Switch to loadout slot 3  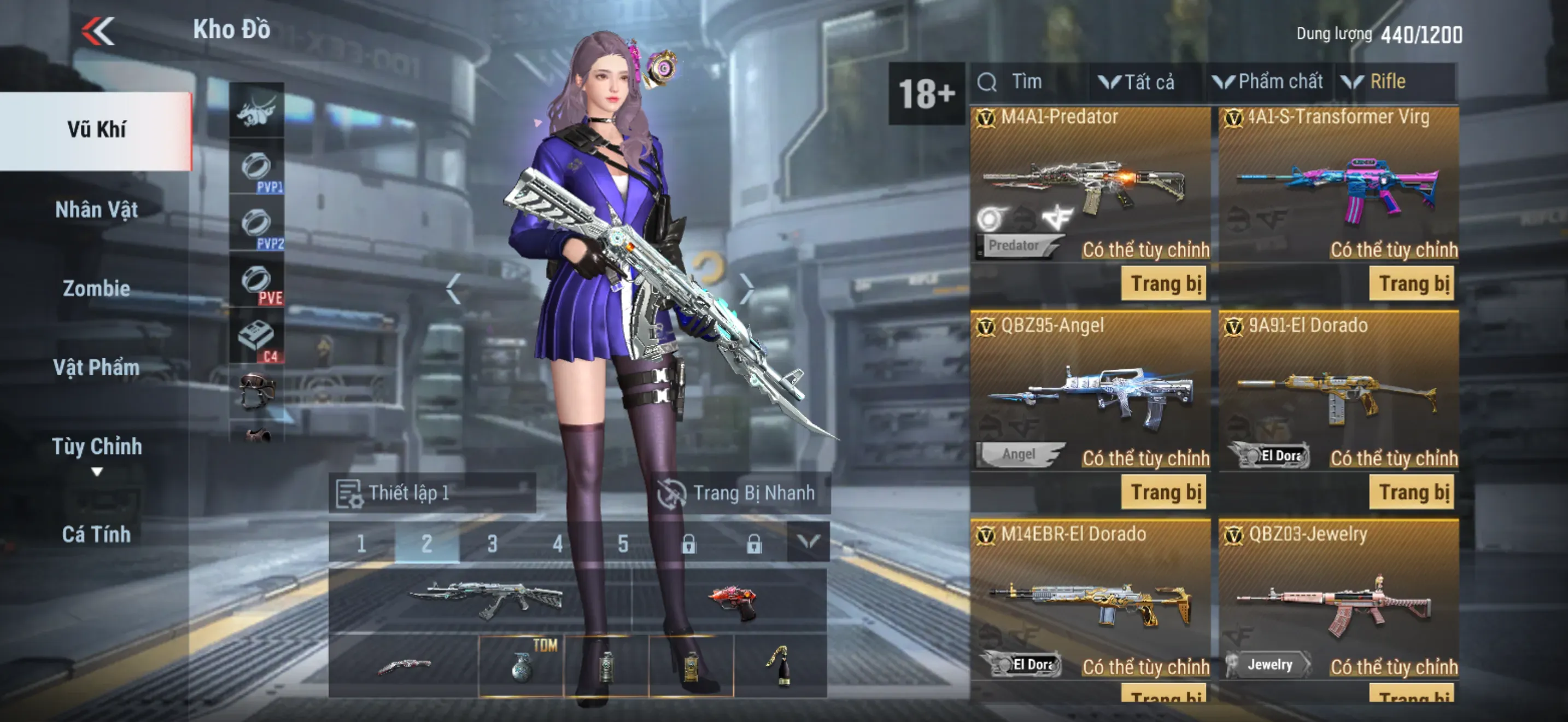tap(492, 543)
